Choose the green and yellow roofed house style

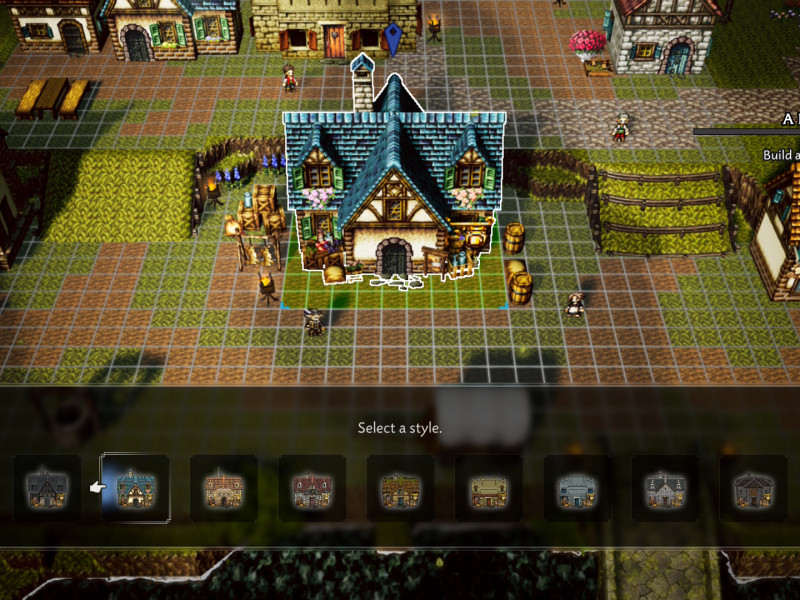(400, 488)
